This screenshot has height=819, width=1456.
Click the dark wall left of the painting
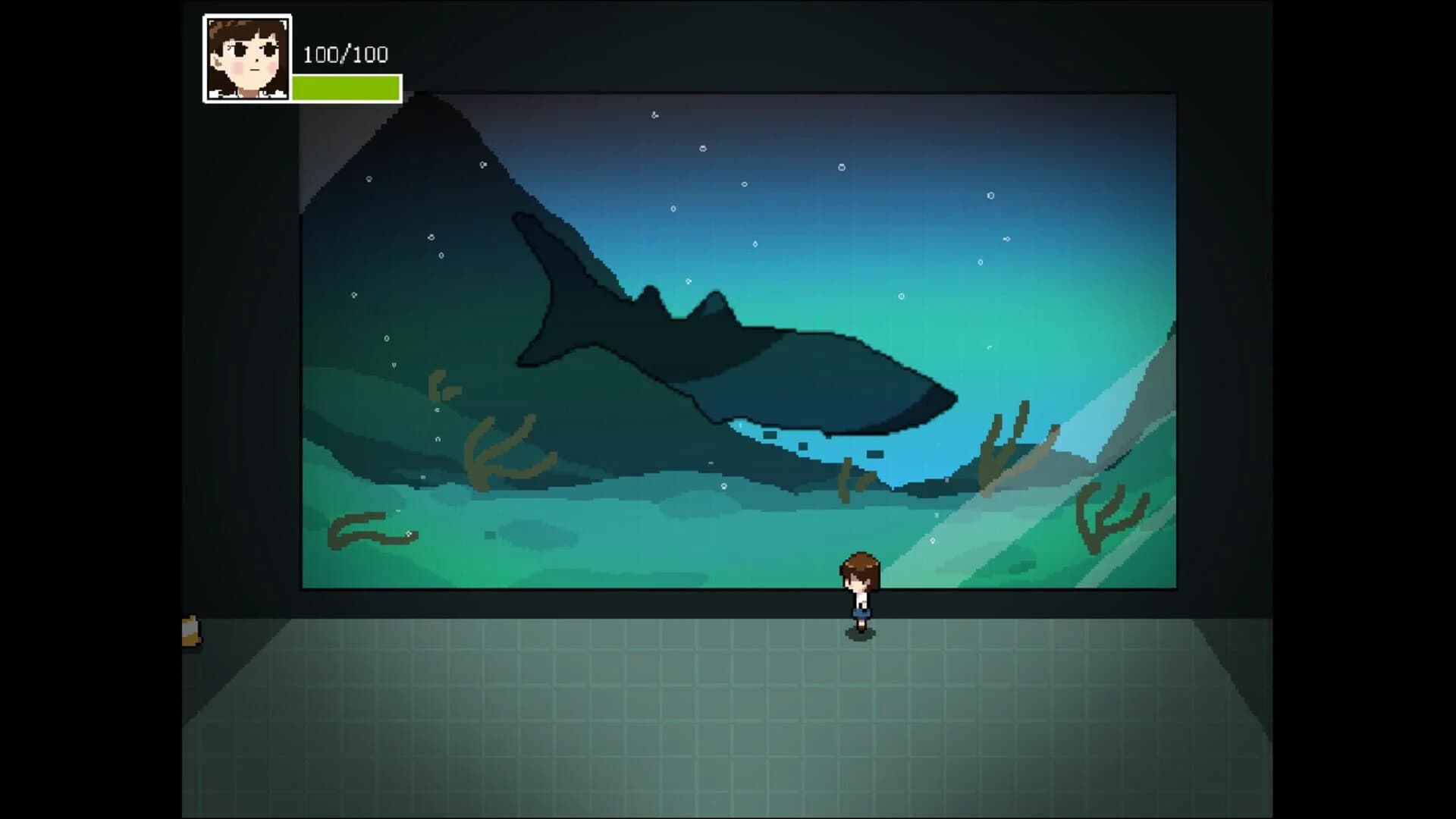pos(243,341)
